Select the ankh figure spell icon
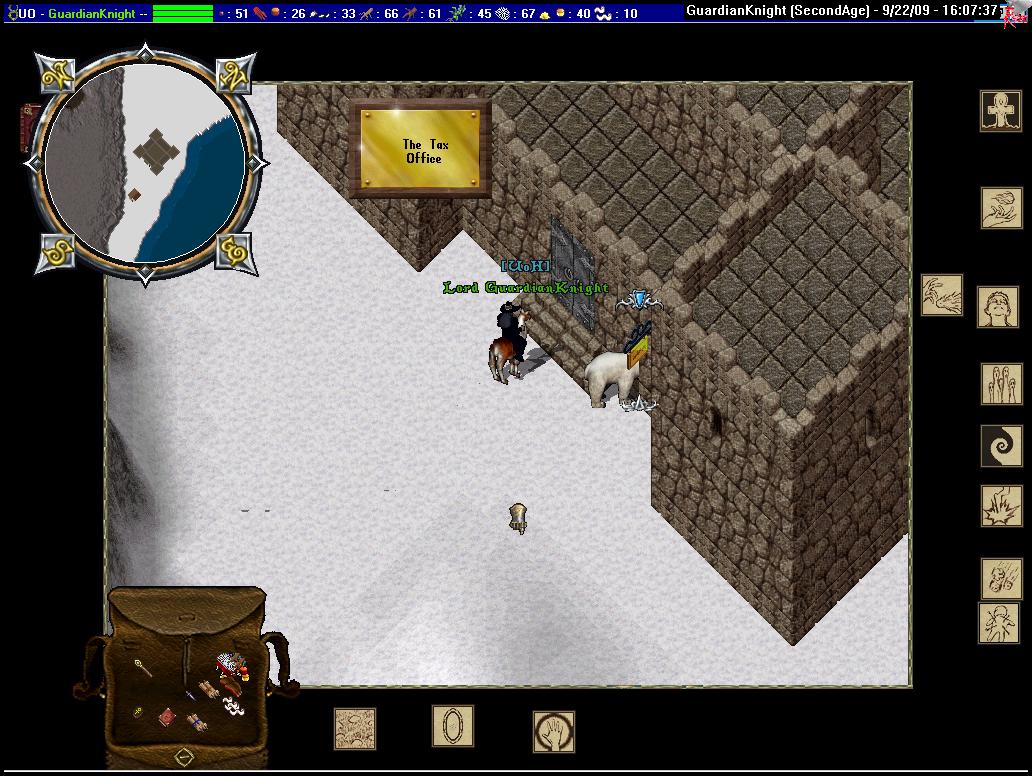Screen dimensions: 1032x776 [x=1000, y=110]
